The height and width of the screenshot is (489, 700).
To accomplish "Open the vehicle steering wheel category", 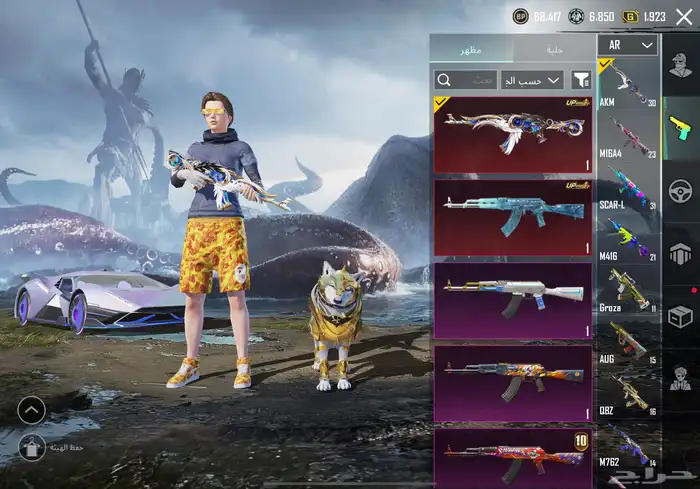I will pos(681,190).
